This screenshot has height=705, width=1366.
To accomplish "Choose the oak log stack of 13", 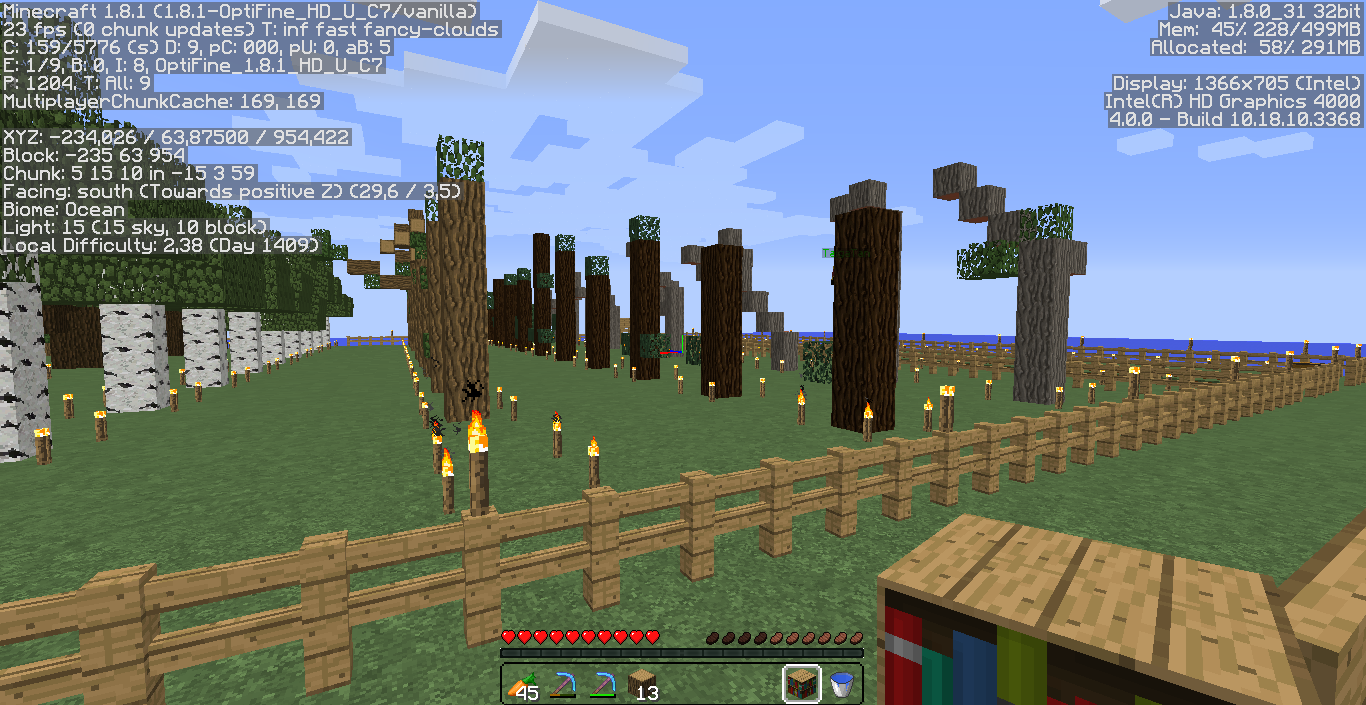I will 642,685.
